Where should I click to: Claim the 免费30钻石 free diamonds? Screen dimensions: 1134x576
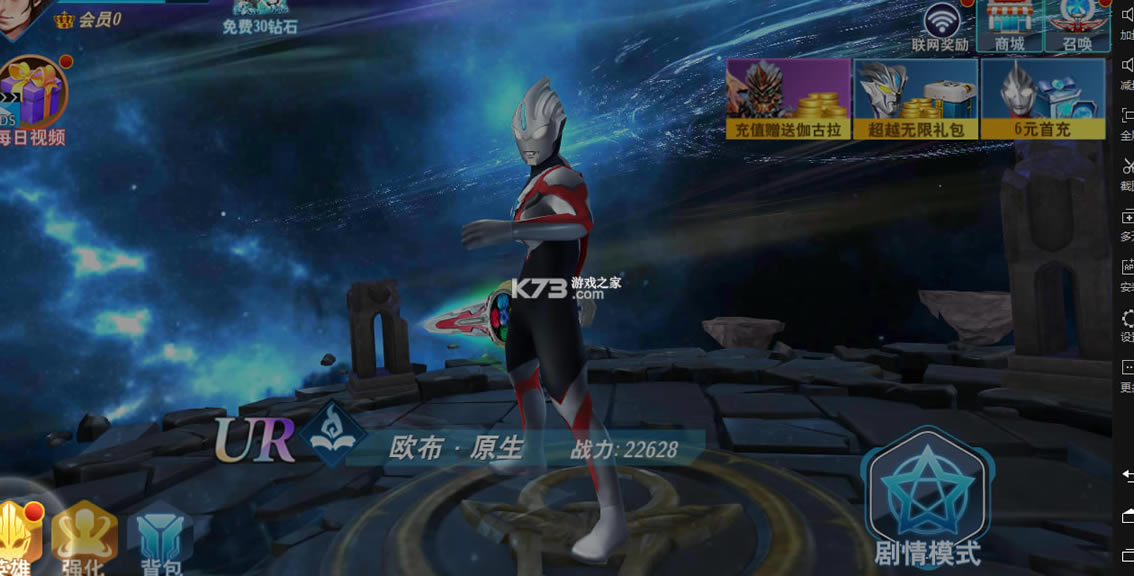tap(260, 16)
